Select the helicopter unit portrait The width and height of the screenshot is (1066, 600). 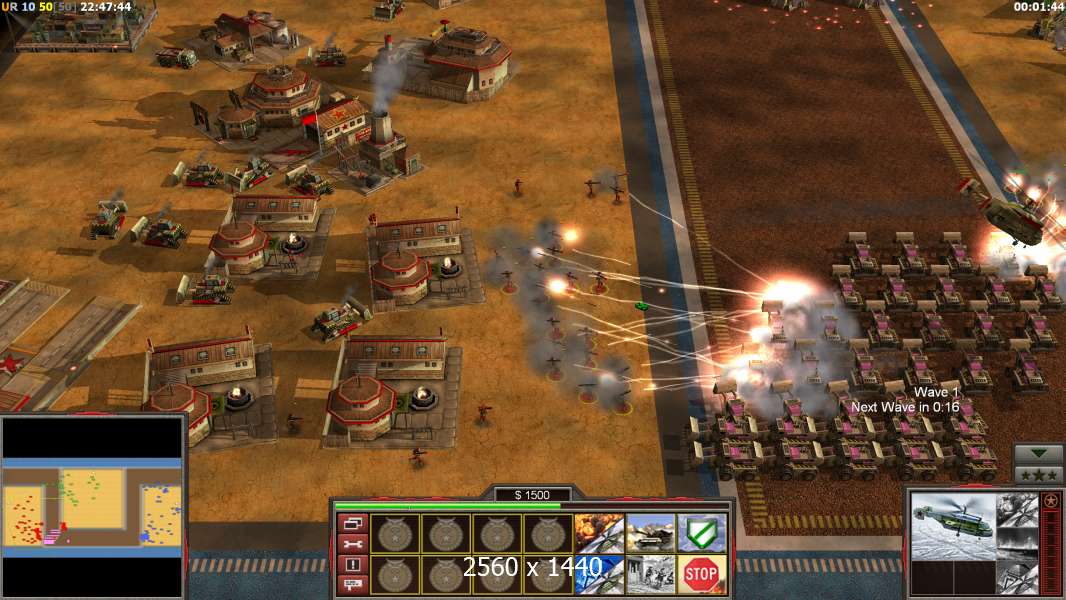(954, 526)
